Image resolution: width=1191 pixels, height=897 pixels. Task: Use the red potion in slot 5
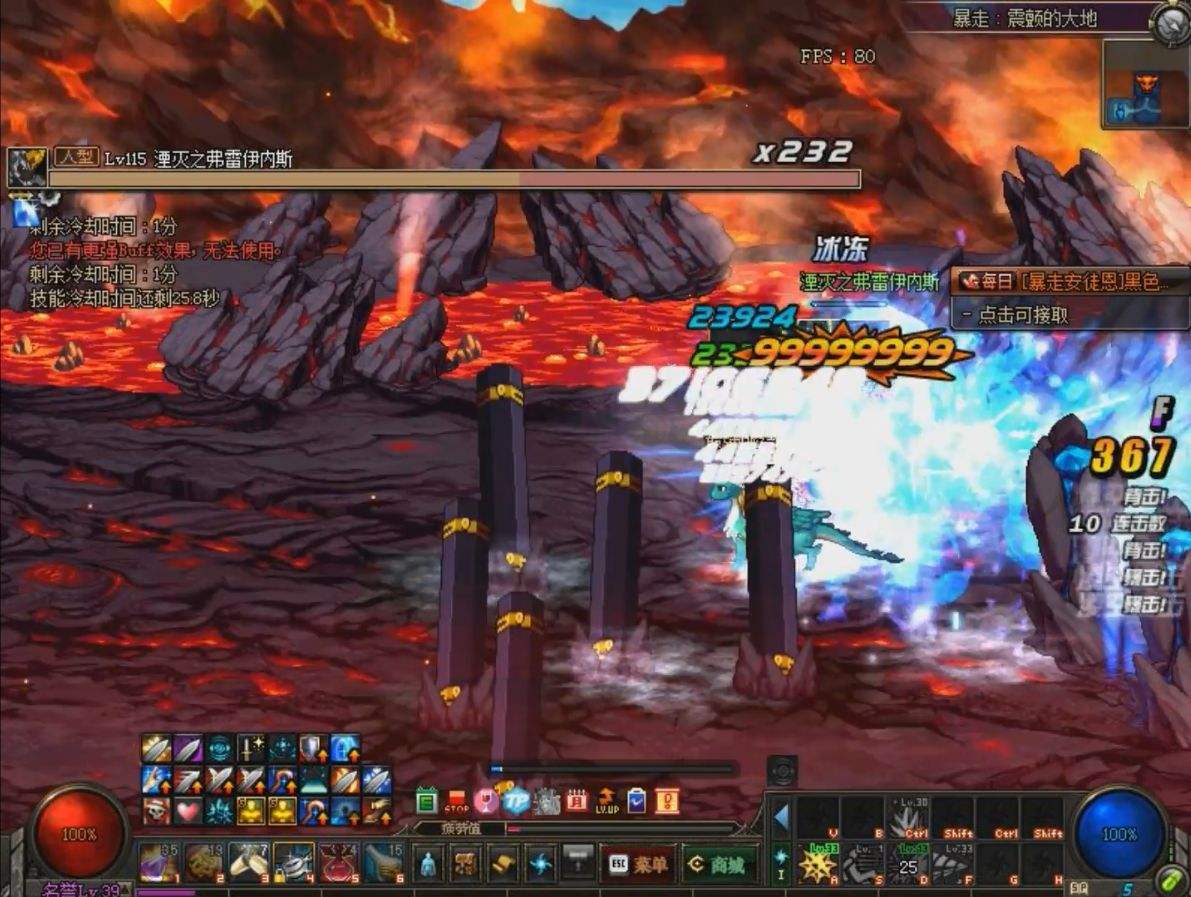338,863
